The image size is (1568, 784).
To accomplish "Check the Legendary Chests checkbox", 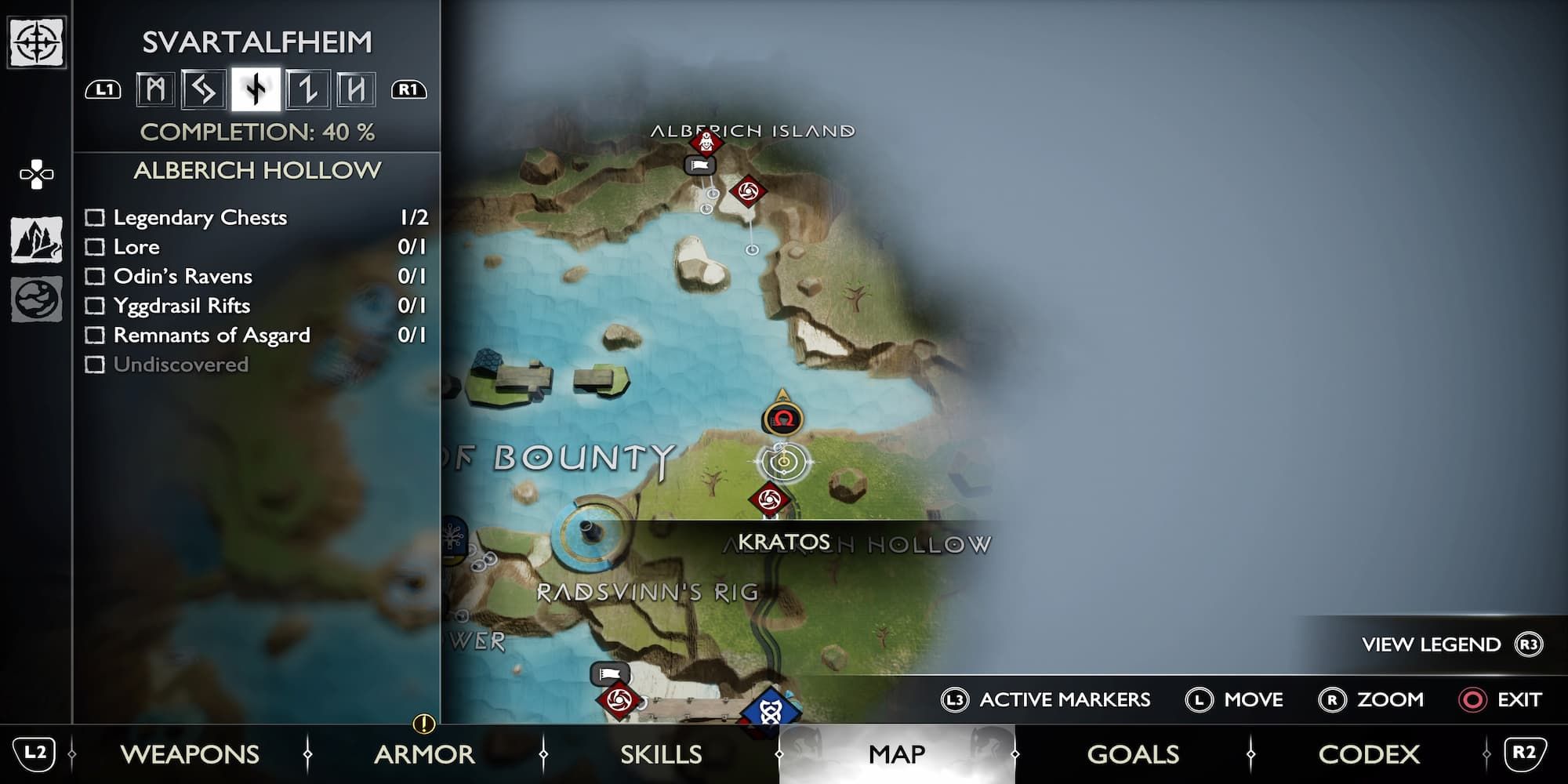I will coord(96,218).
